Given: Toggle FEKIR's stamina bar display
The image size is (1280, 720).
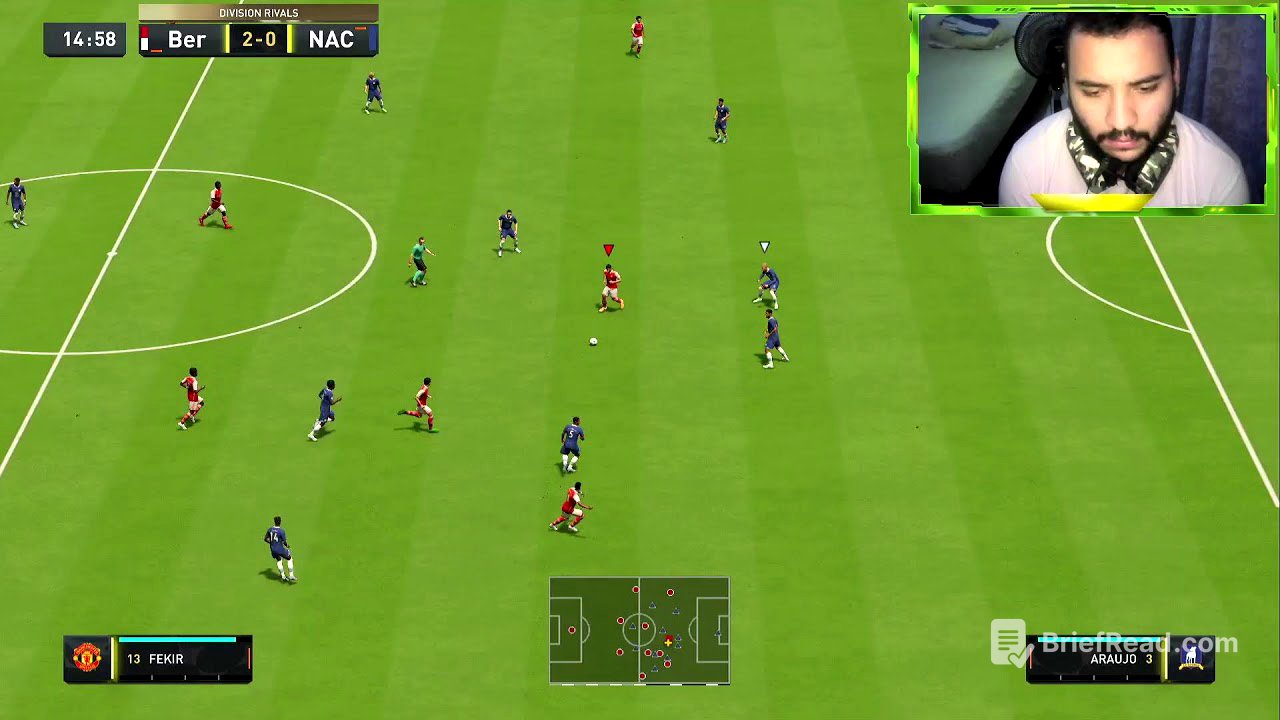Looking at the screenshot, I should tap(178, 637).
